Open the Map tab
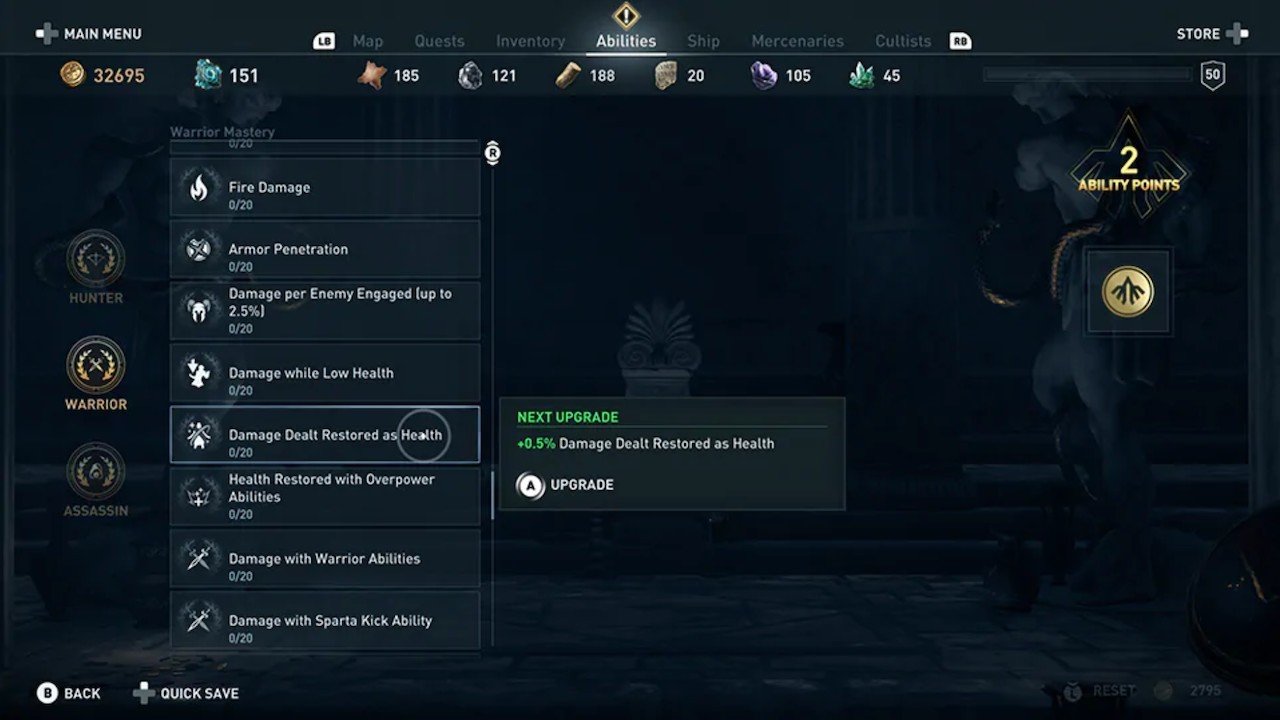Viewport: 1280px width, 720px height. (368, 41)
